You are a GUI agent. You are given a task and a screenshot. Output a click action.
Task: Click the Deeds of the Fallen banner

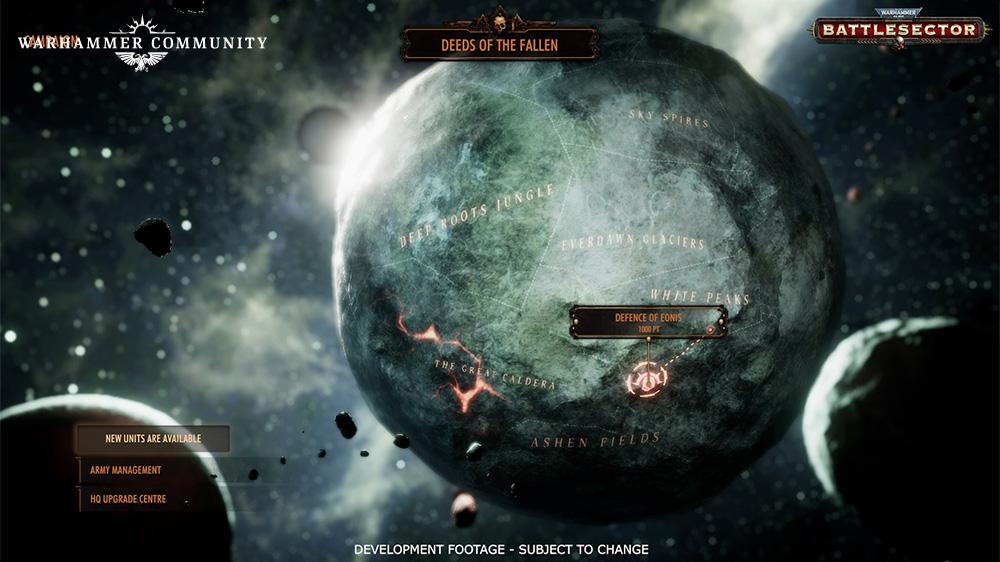tap(500, 45)
